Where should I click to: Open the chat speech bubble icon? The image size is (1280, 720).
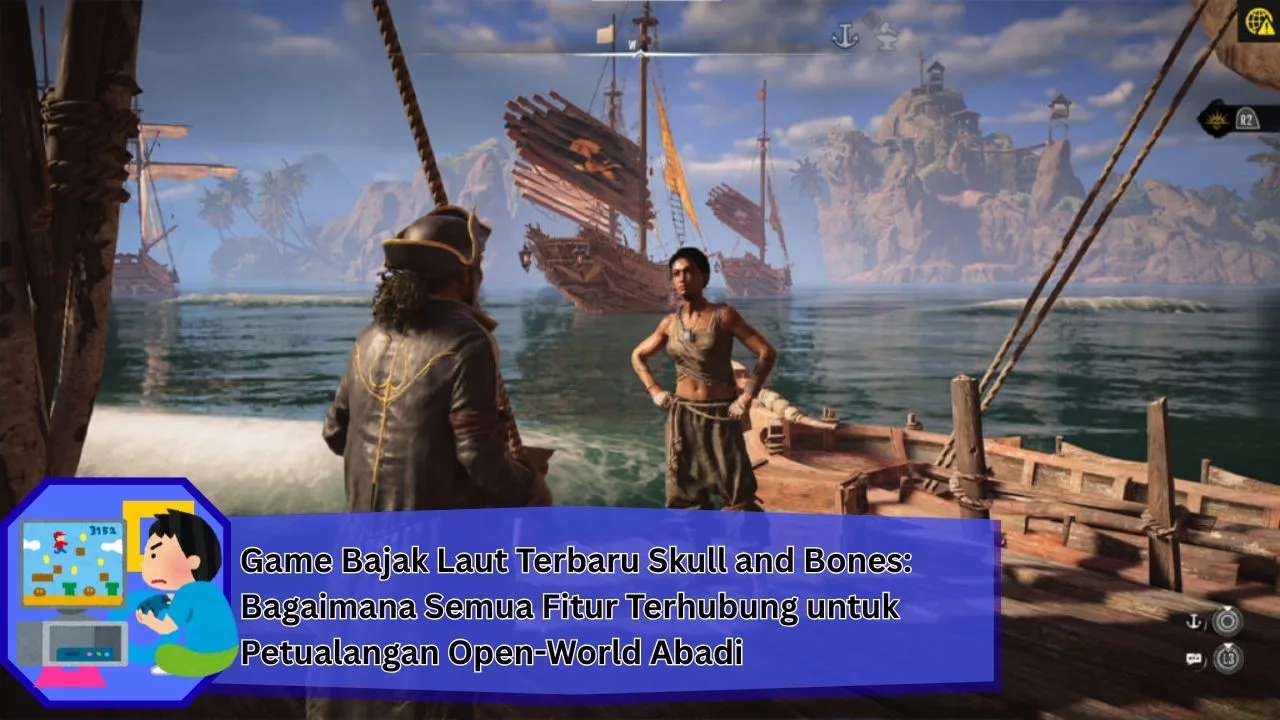point(1193,659)
